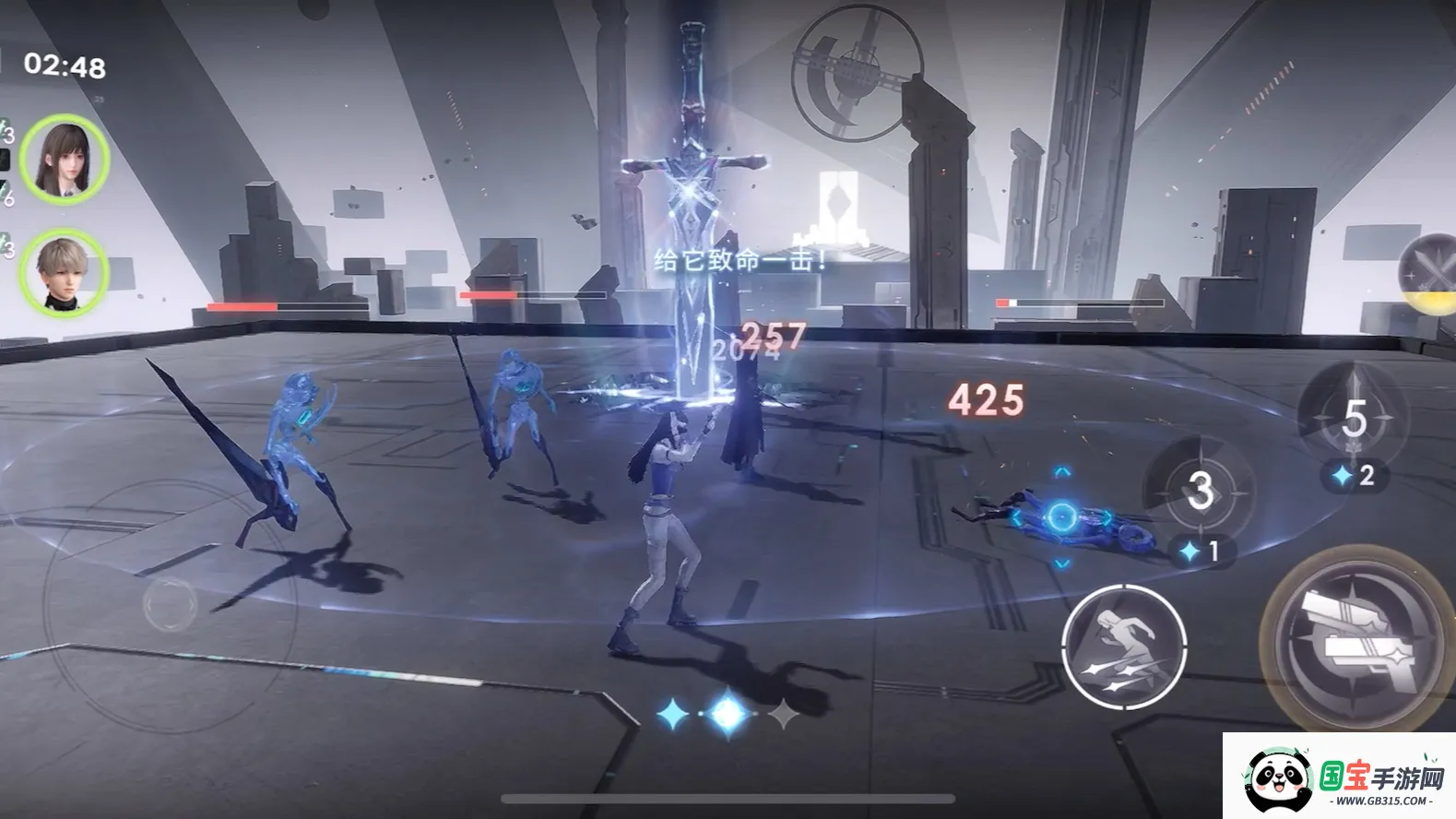The height and width of the screenshot is (819, 1456).
Task: Touch the virtual movement joystick
Action: (171, 604)
